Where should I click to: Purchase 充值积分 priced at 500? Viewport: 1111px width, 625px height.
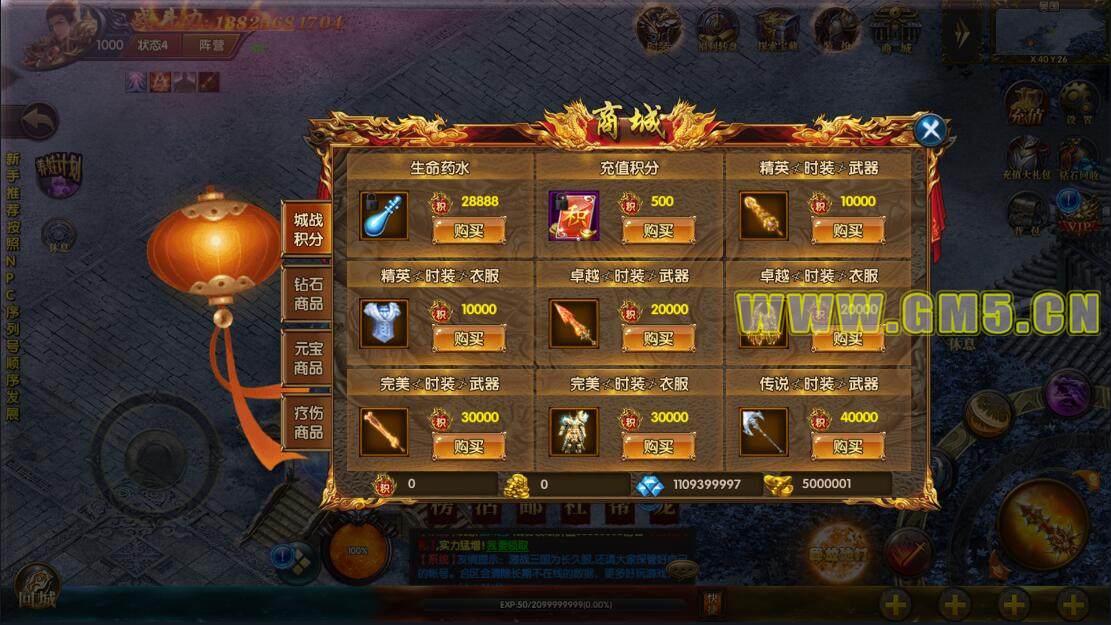click(658, 231)
